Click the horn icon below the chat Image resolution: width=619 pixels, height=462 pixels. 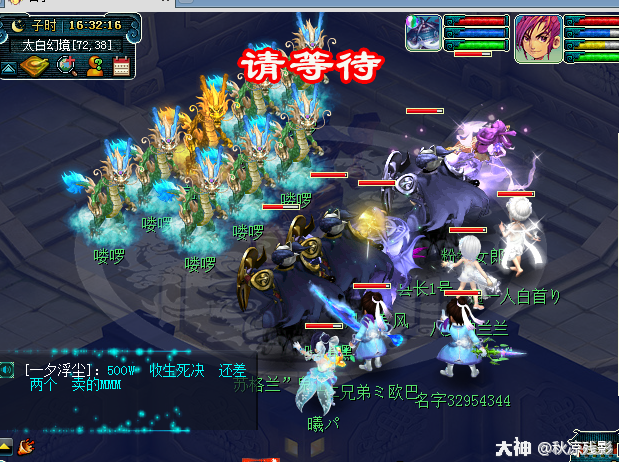point(26,444)
